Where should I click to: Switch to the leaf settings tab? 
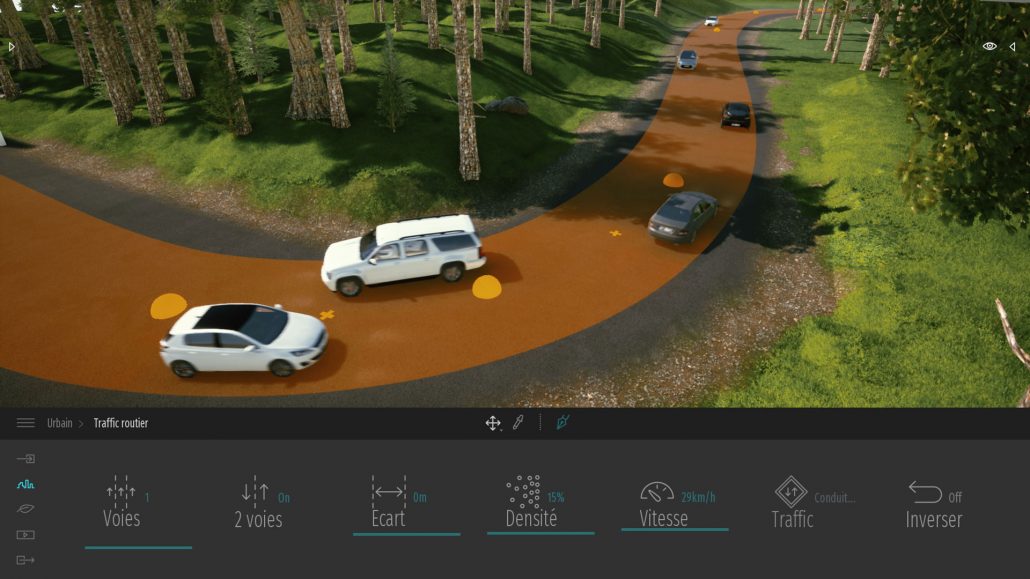pyautogui.click(x=26, y=509)
